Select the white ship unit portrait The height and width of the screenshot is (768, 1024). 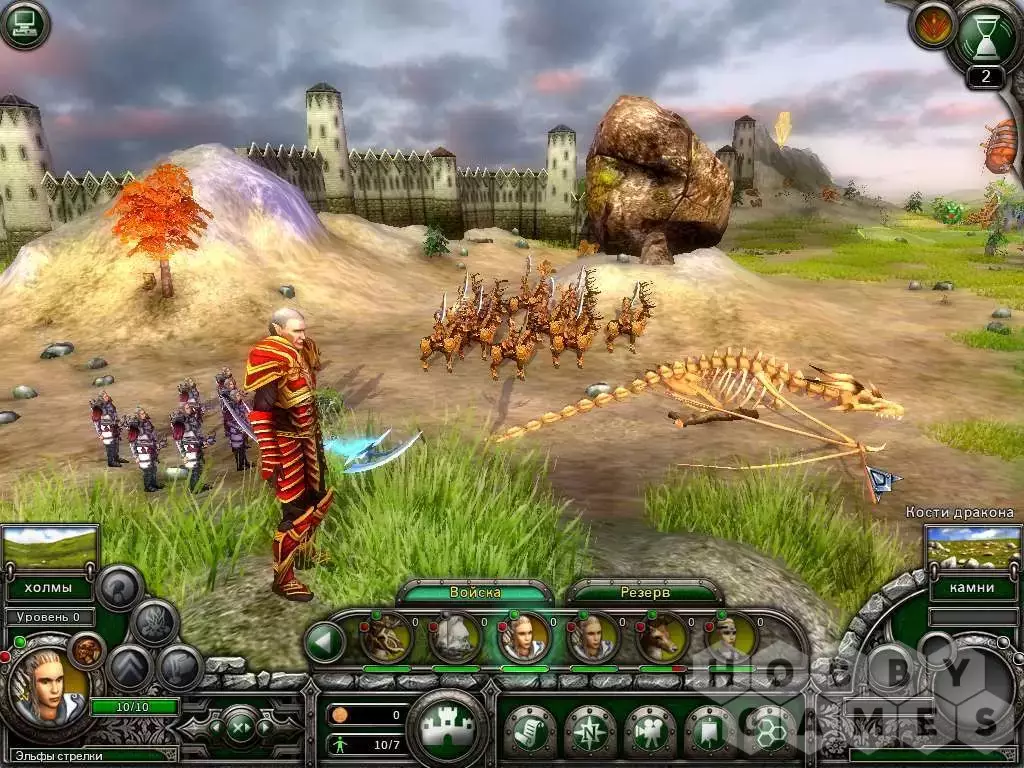click(455, 637)
